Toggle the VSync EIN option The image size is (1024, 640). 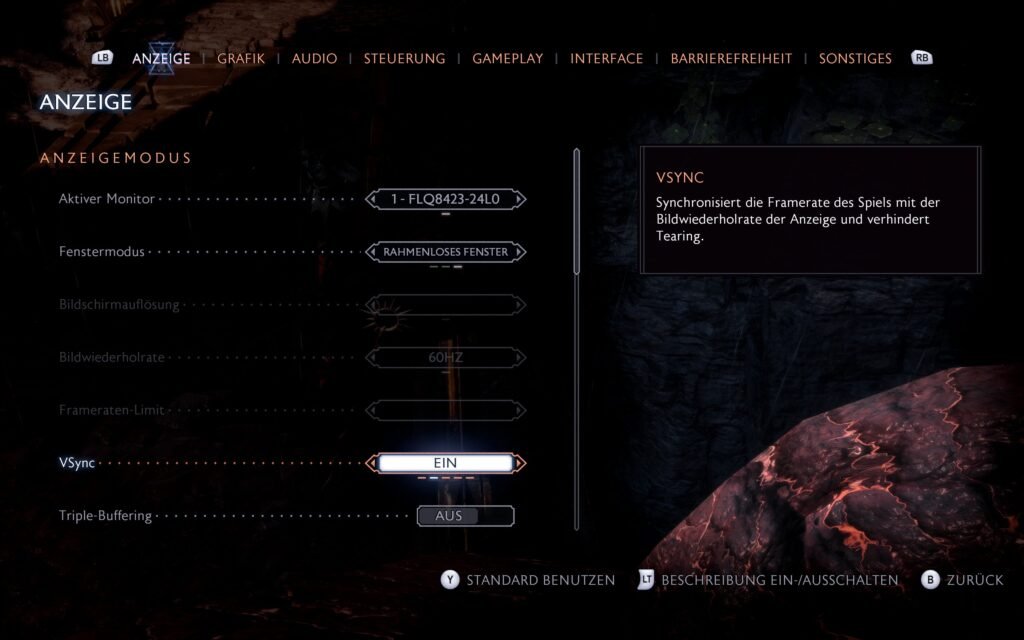(x=445, y=463)
